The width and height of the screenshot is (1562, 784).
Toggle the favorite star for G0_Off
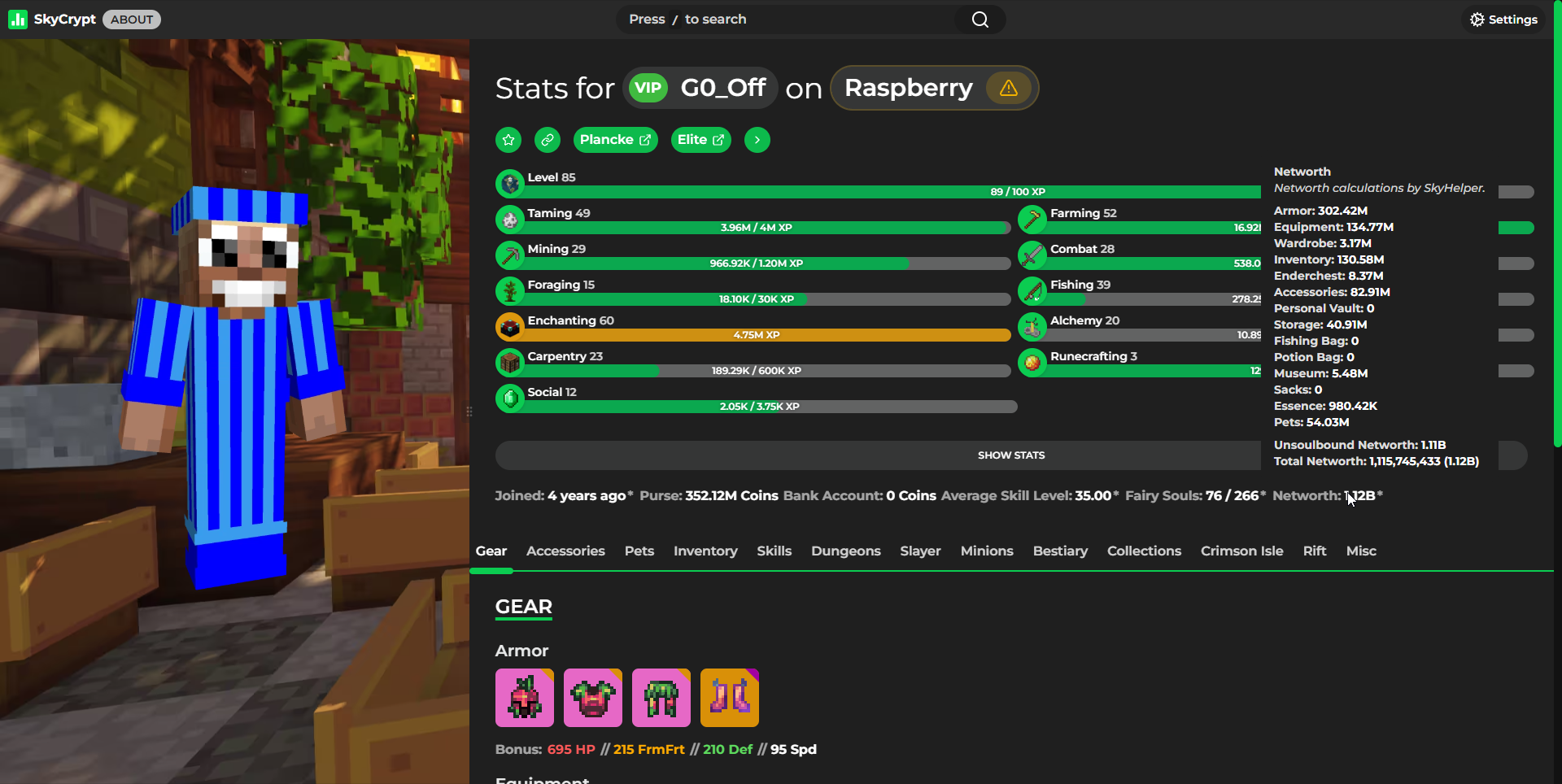[x=508, y=139]
